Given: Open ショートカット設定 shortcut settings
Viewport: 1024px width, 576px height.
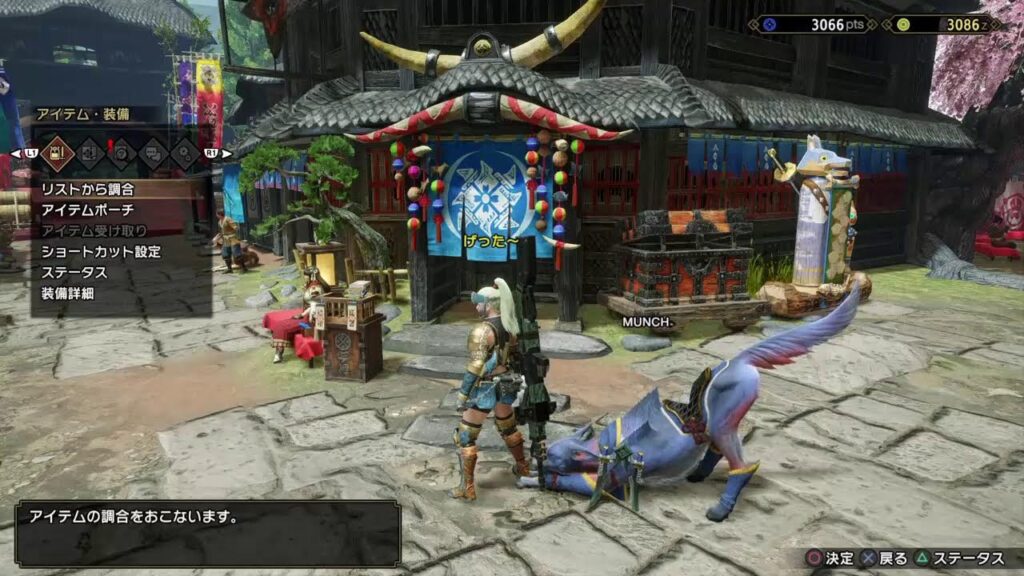Looking at the screenshot, I should [x=101, y=252].
